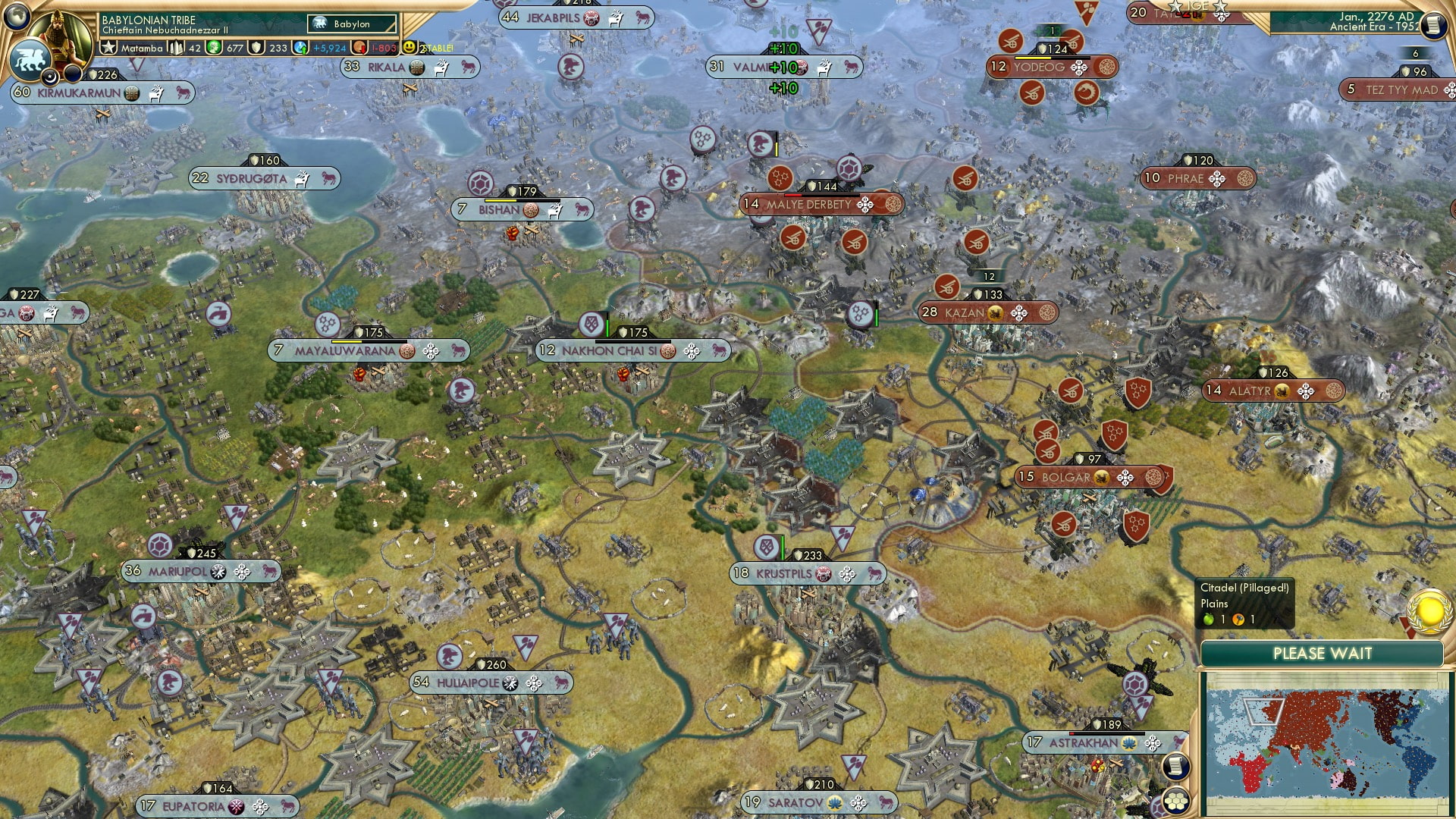Image resolution: width=1456 pixels, height=819 pixels.
Task: Select the Babylon religion emblem banner
Action: (352, 24)
